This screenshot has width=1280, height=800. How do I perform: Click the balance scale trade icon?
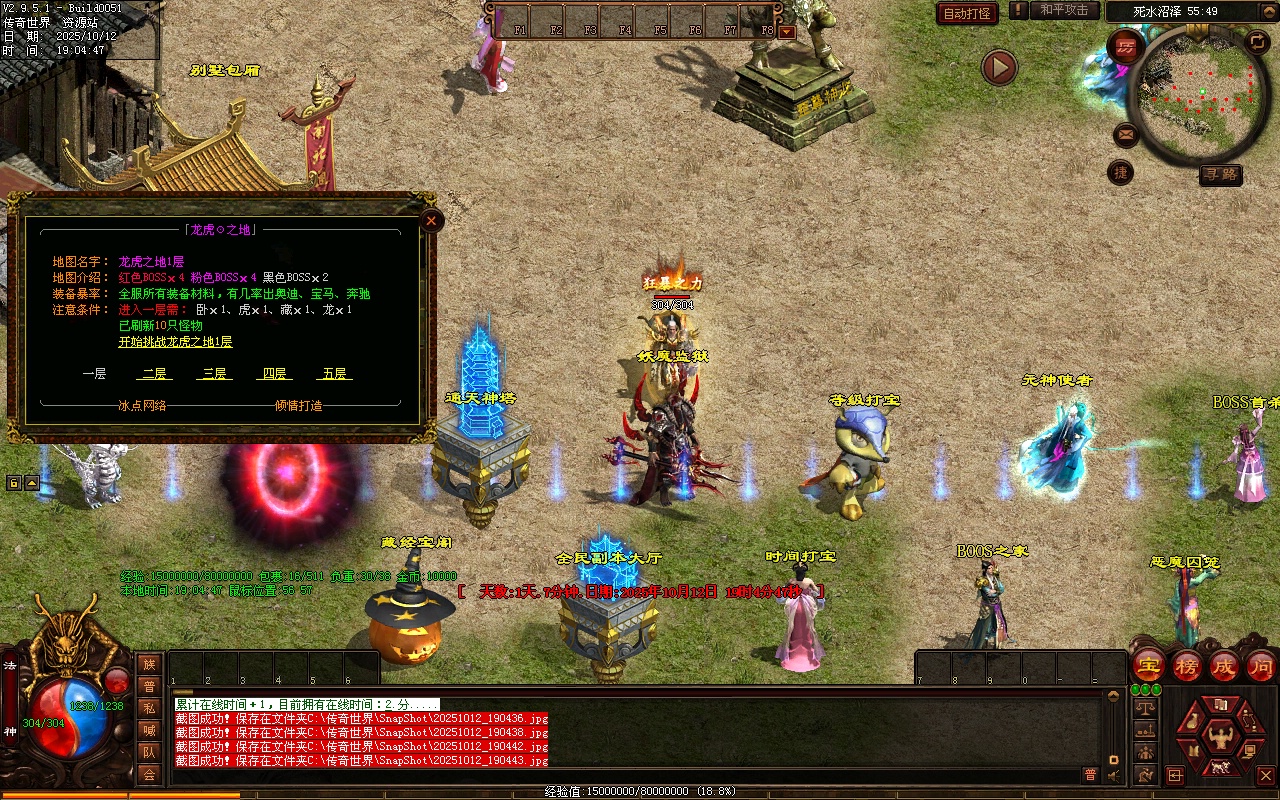[x=1145, y=707]
